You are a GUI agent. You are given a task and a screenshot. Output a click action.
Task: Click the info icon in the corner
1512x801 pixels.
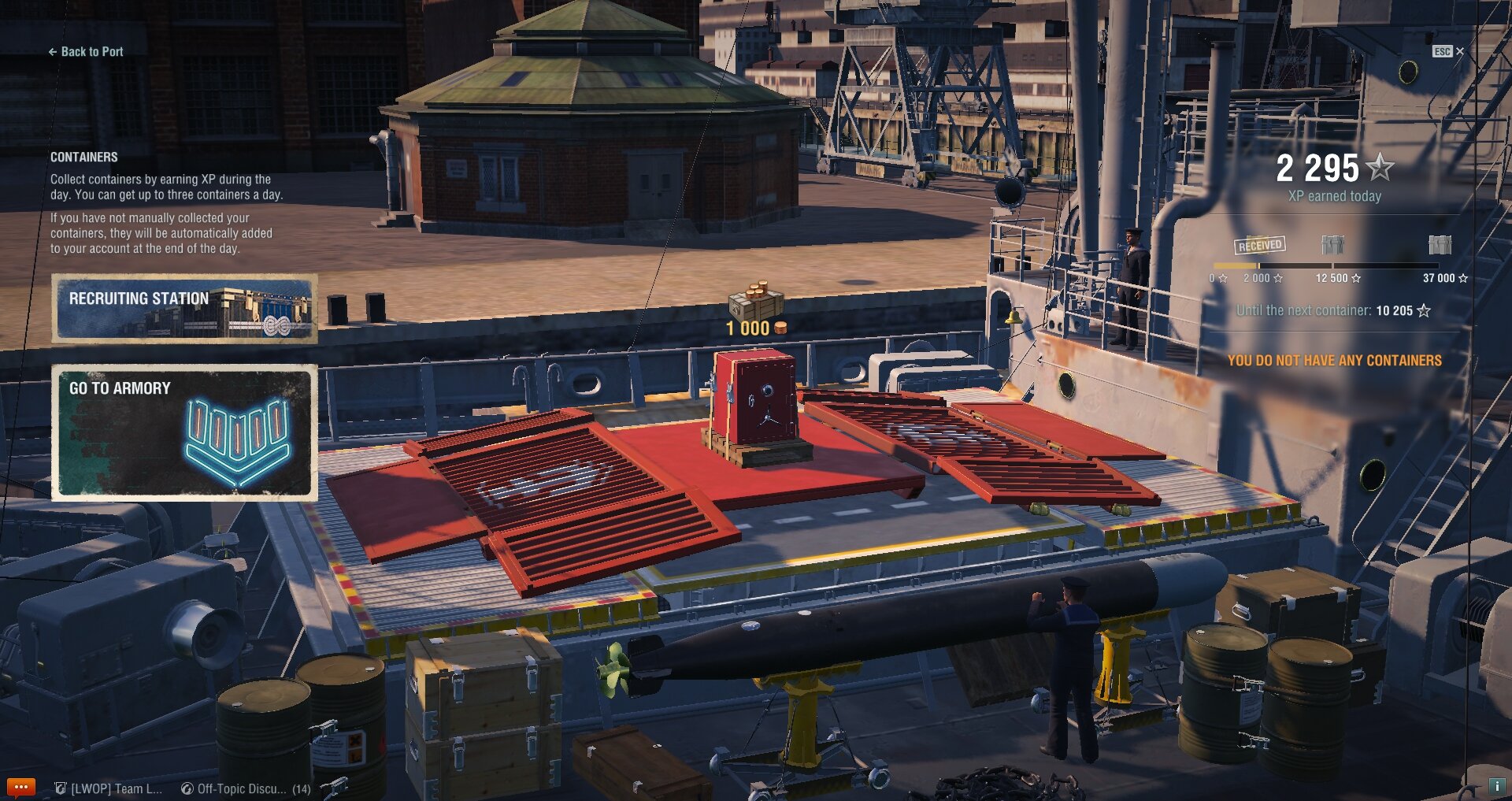pyautogui.click(x=1496, y=786)
